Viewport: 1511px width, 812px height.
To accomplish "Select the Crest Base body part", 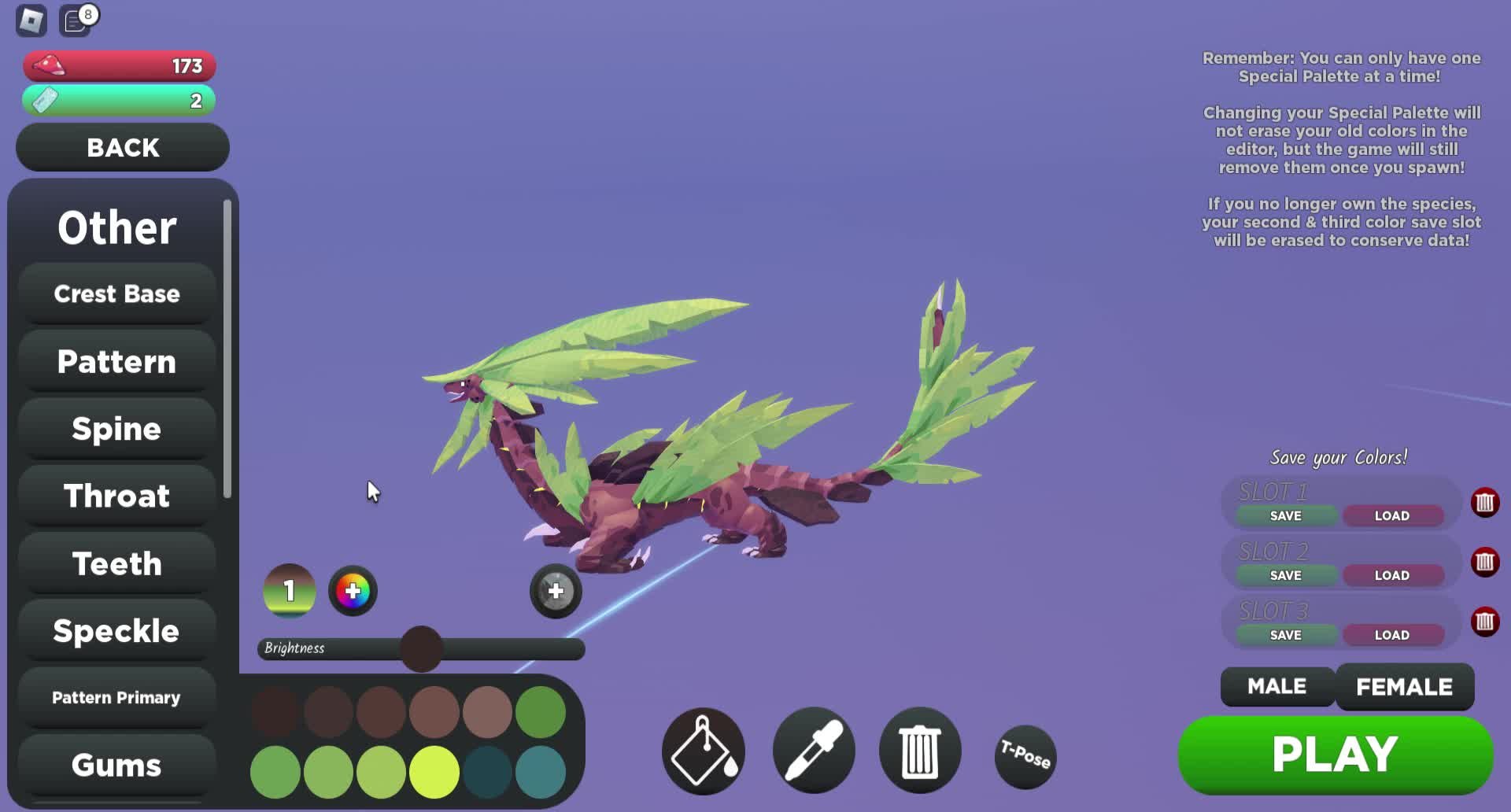I will click(x=116, y=293).
